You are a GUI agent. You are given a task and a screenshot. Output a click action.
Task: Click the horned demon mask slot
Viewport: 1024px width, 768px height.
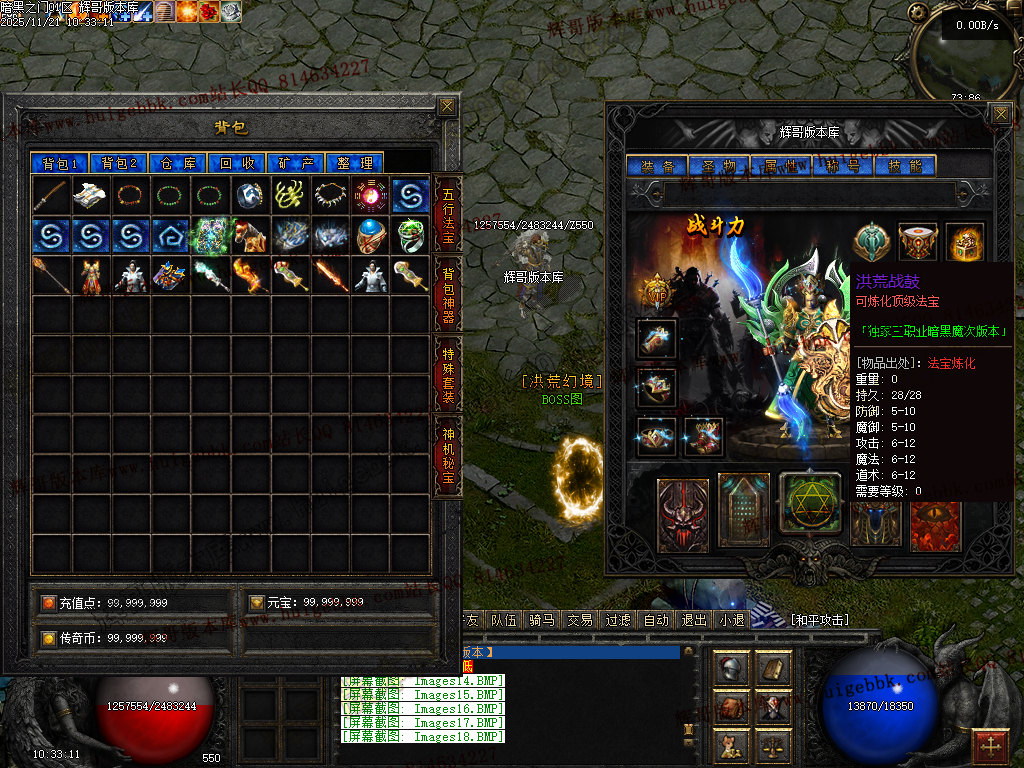(683, 515)
